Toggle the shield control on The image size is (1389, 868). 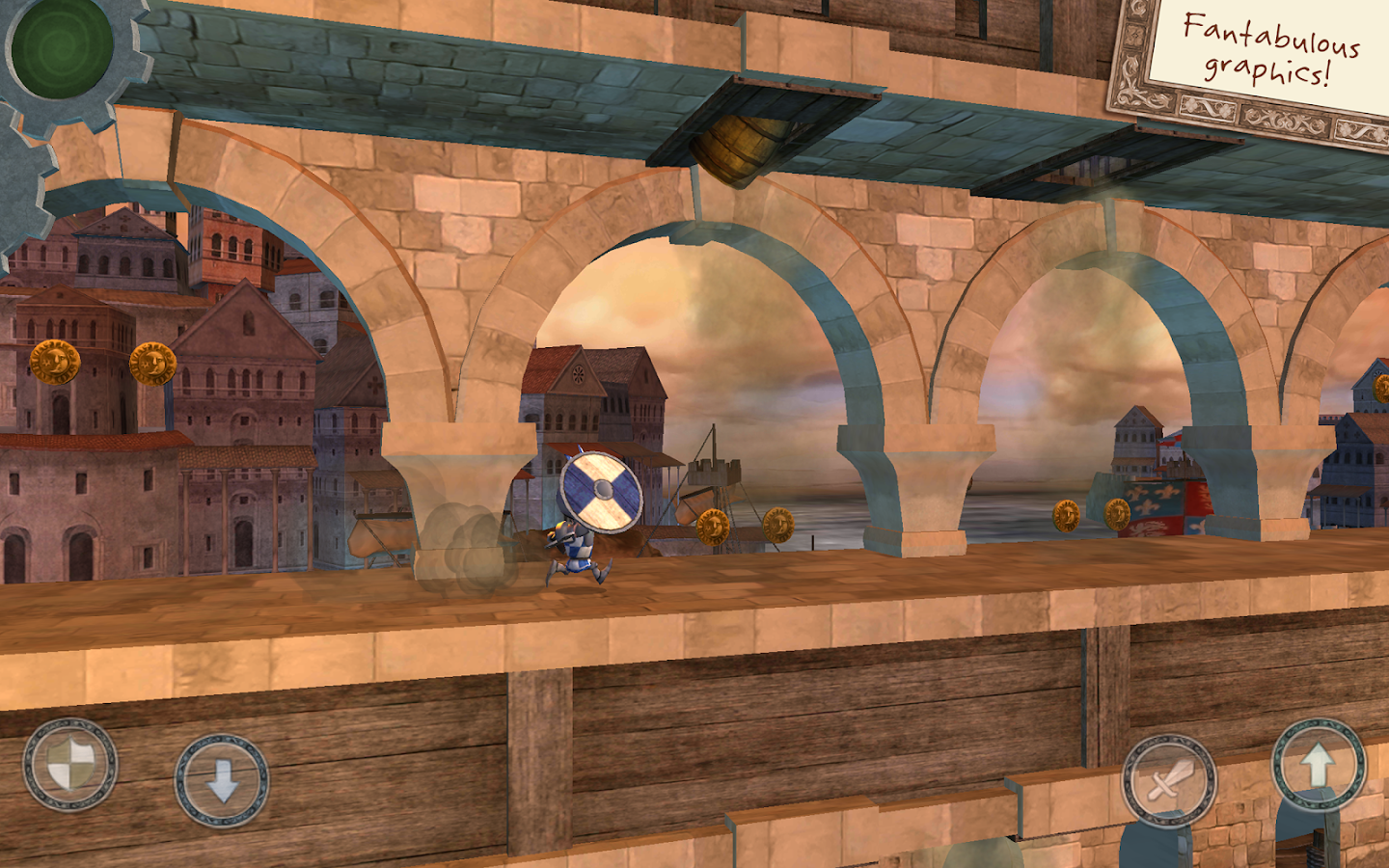[72, 767]
